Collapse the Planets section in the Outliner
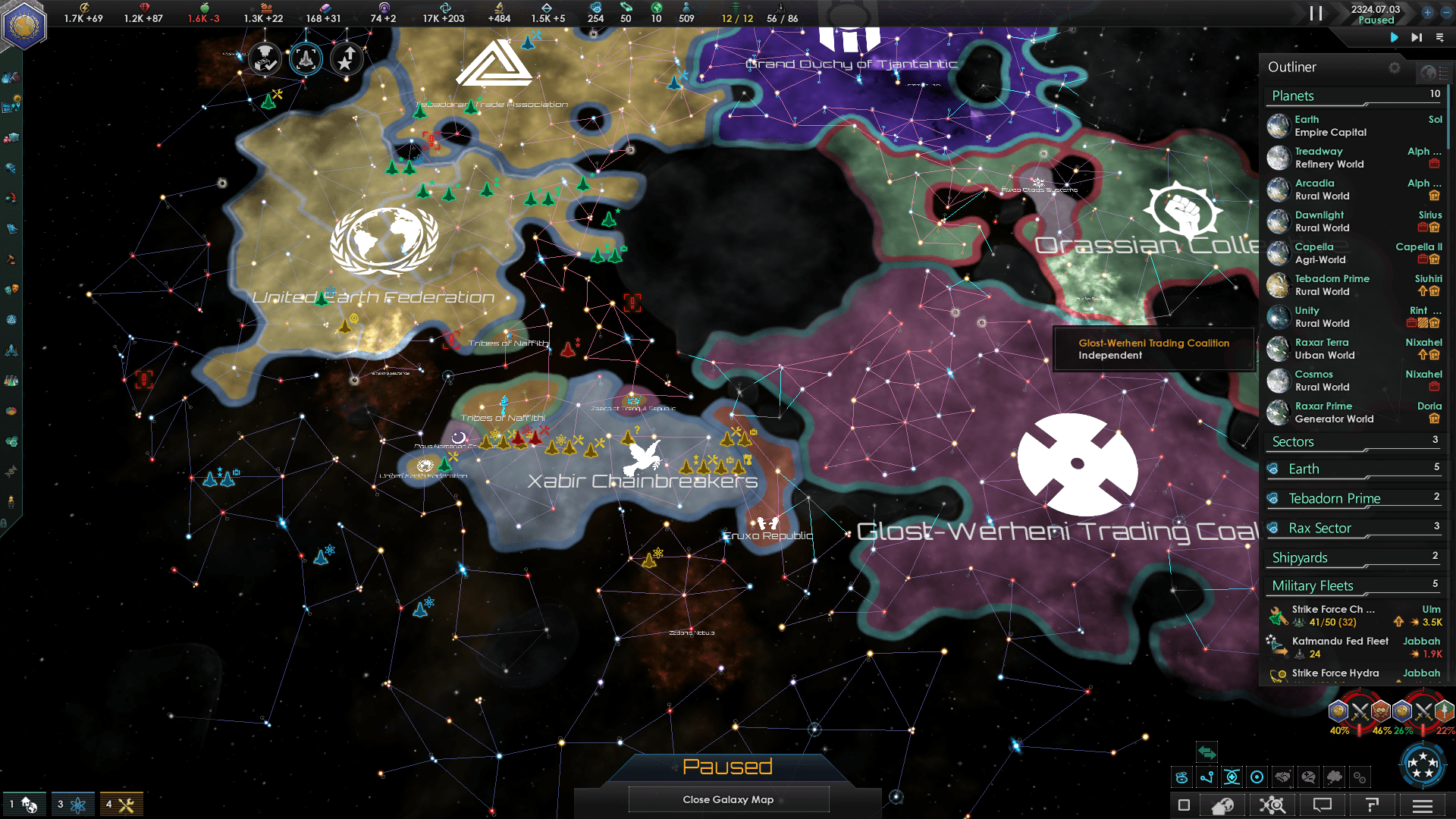Screen dimensions: 1456x819 tap(1292, 96)
